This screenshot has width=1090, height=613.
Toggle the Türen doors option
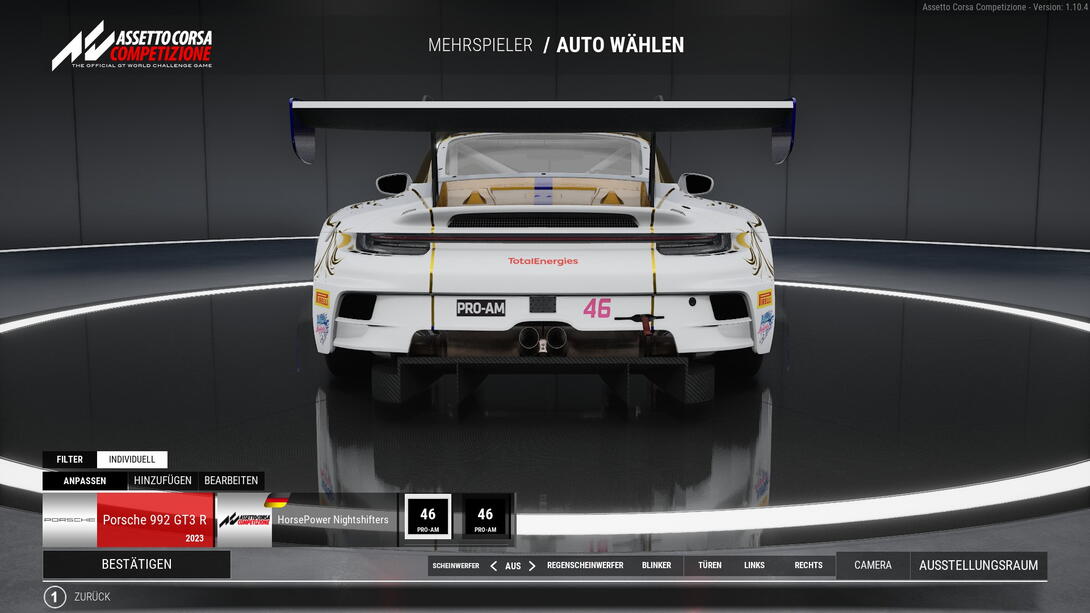click(710, 566)
